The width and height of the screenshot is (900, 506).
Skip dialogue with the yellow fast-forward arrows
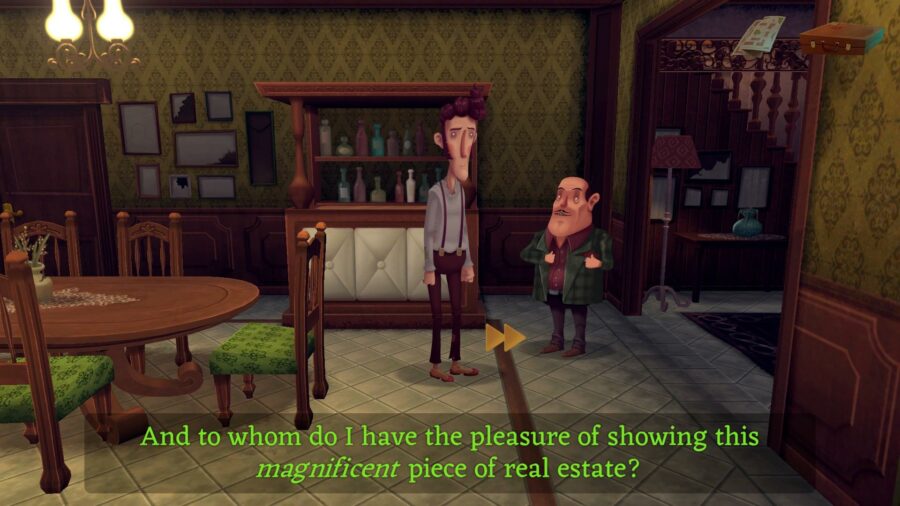pyautogui.click(x=505, y=338)
